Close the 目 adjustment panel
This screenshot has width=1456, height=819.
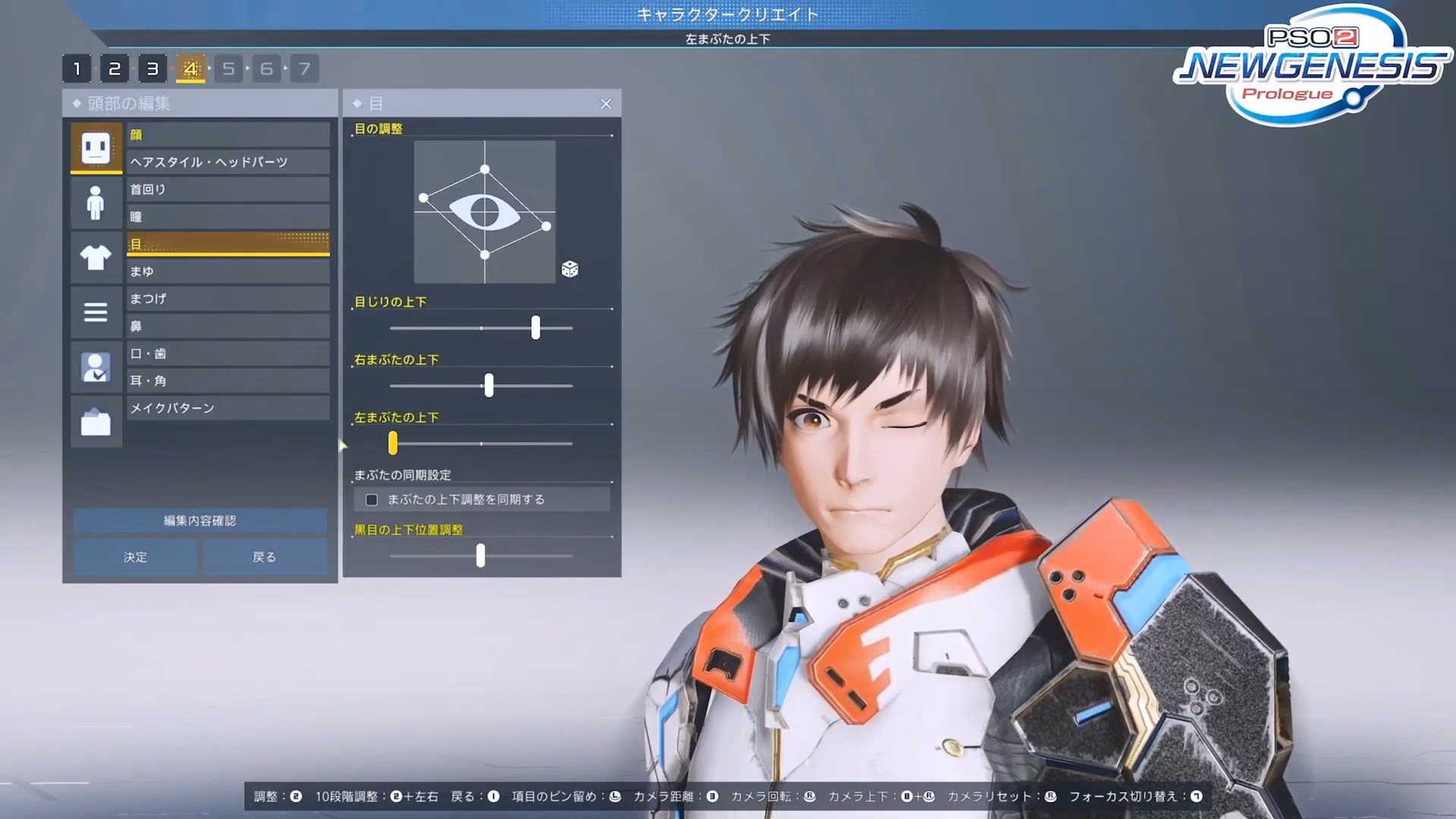pos(605,103)
